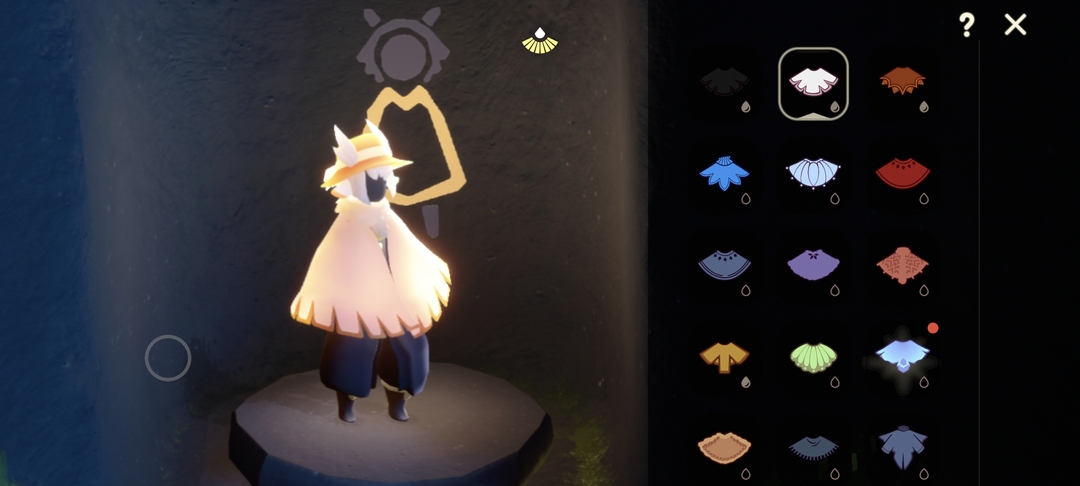Image resolution: width=1080 pixels, height=486 pixels.
Task: Equip the red cape
Action: (x=903, y=174)
